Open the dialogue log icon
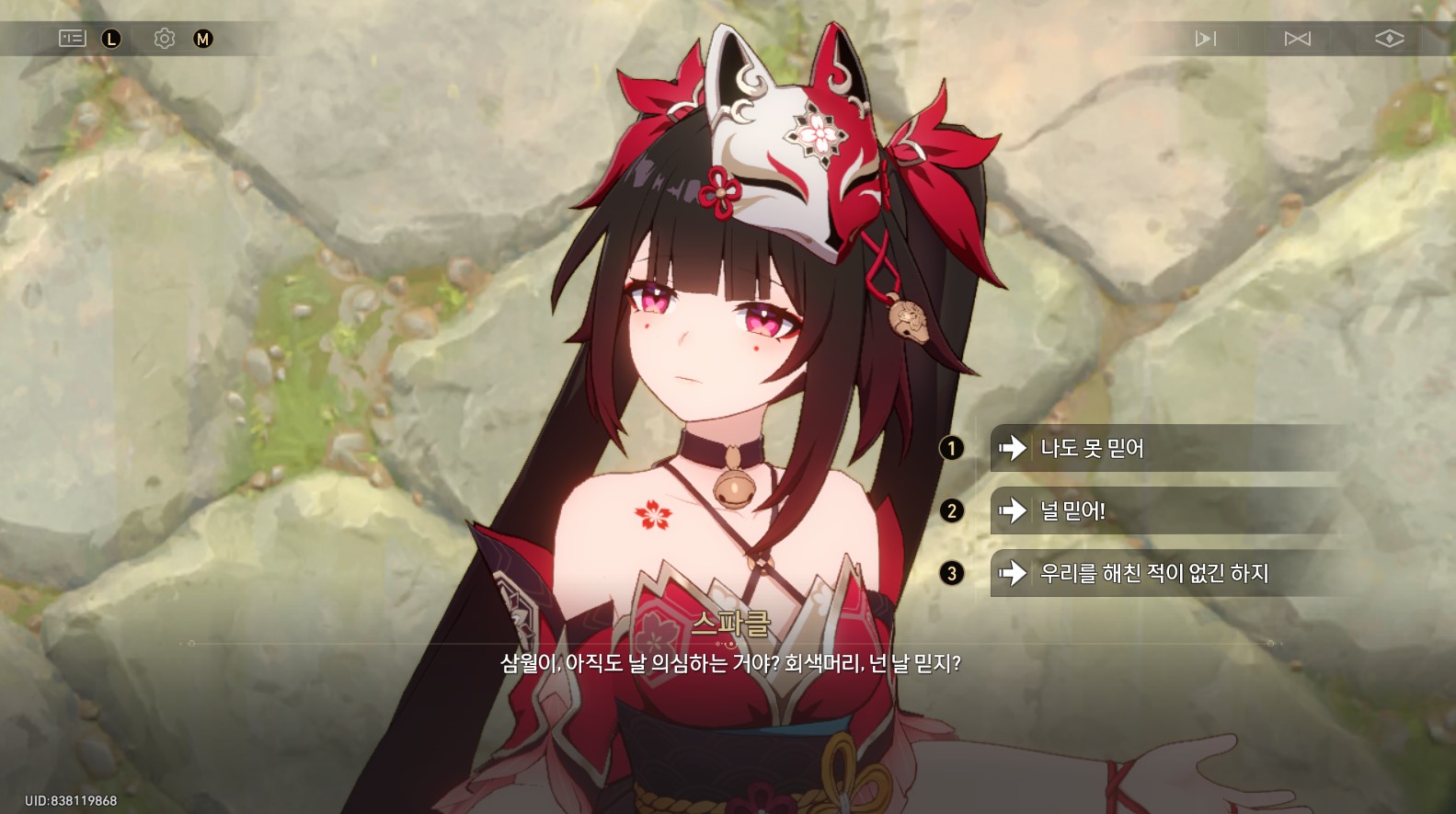Screen dimensions: 1456x814 click(x=72, y=39)
